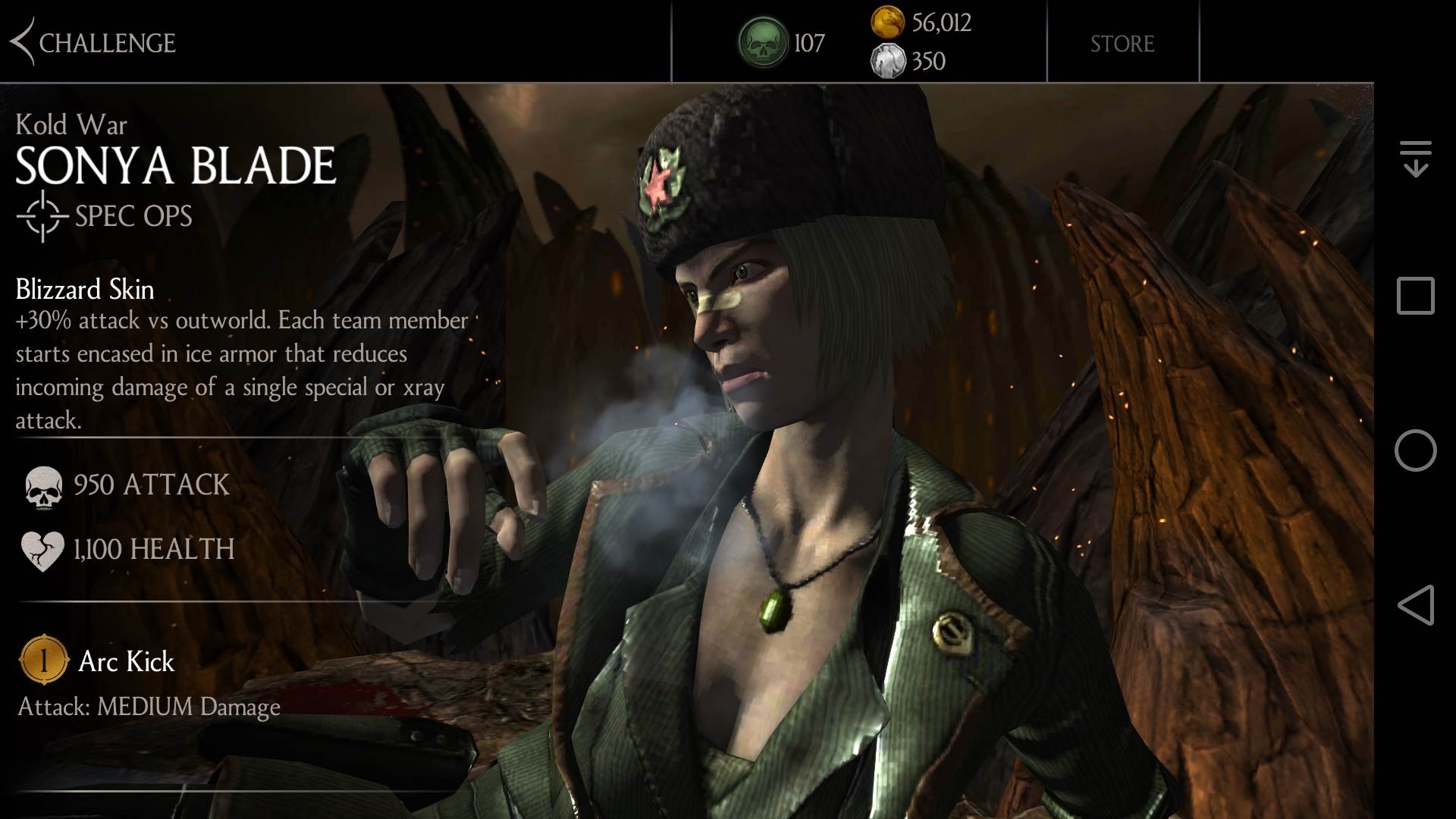Screen dimensions: 1456x819
Task: Click the pull-down arrows icon top right
Action: [x=1415, y=157]
